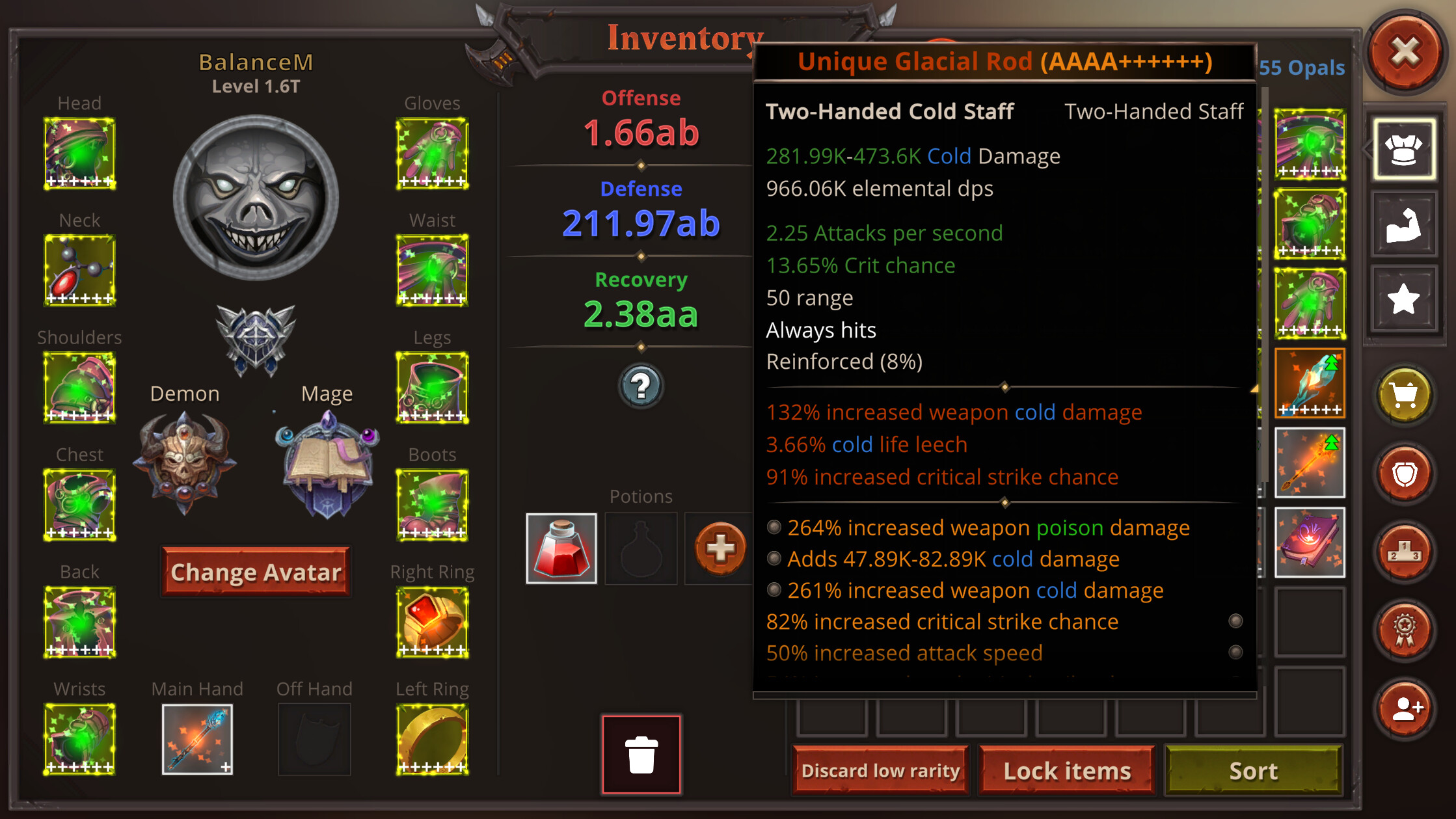Select the Demon class emblem
The image size is (1456, 819).
click(185, 463)
